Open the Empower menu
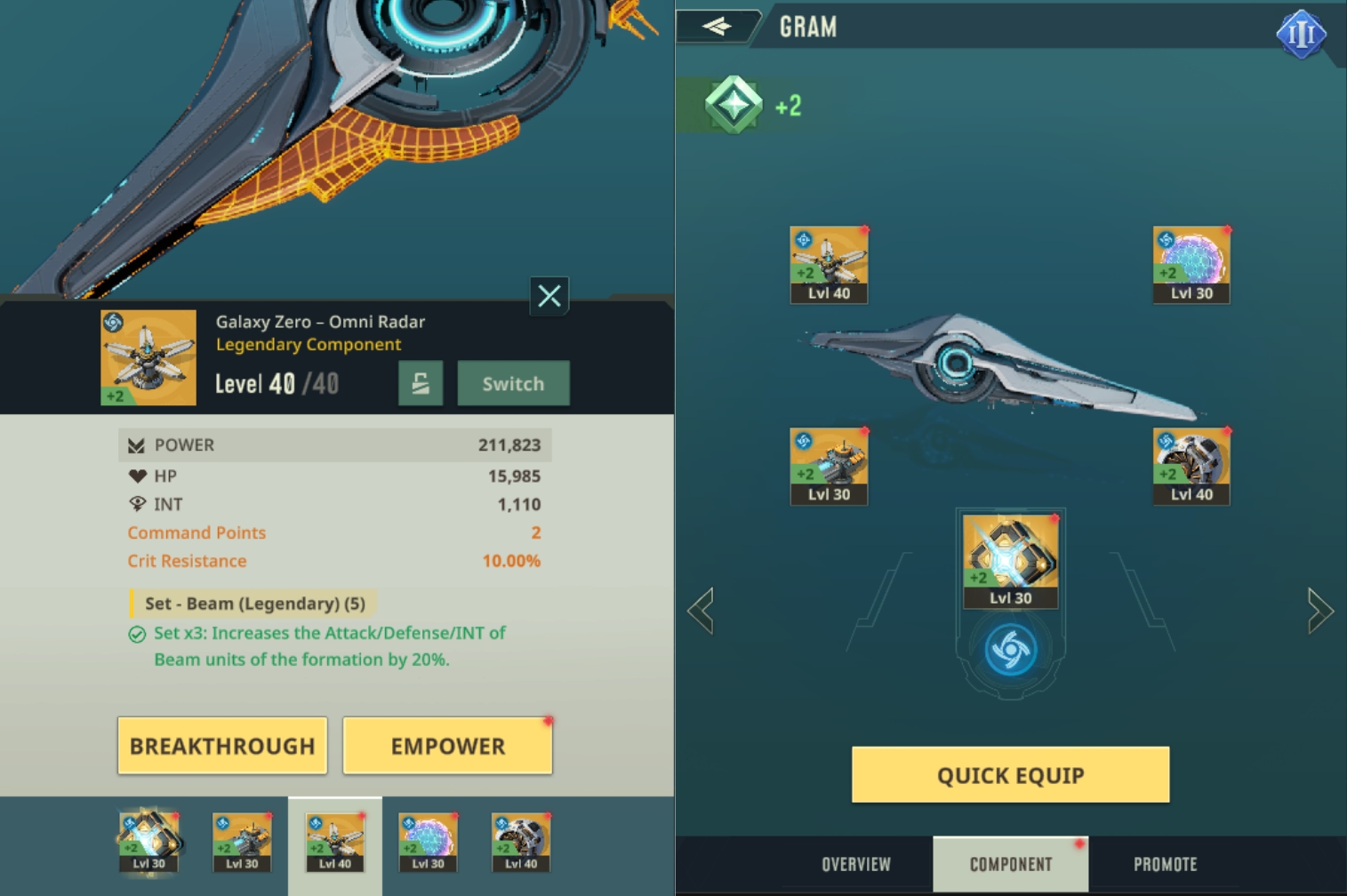The width and height of the screenshot is (1347, 896). tap(447, 745)
